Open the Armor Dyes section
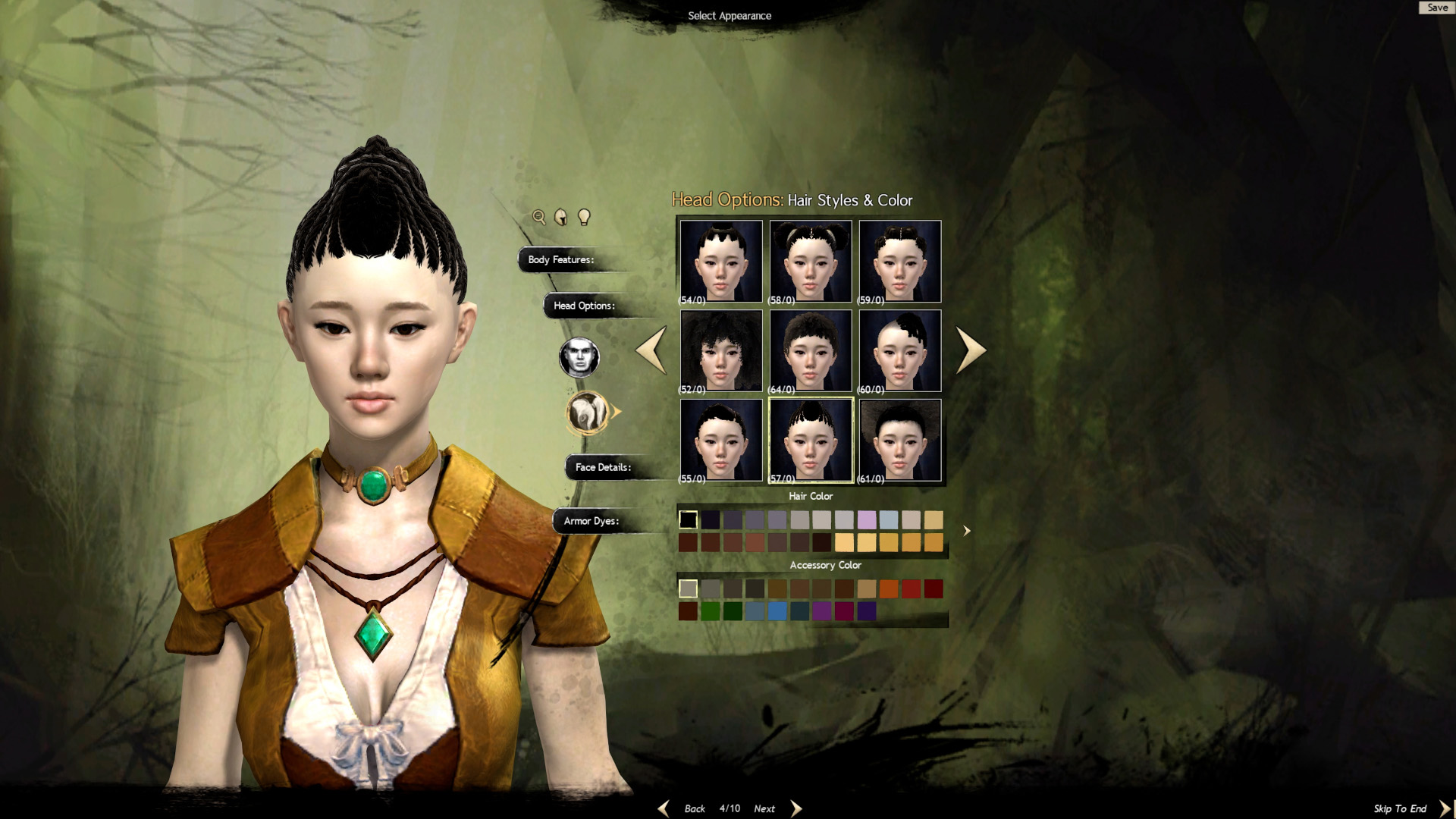Image resolution: width=1456 pixels, height=819 pixels. coord(591,521)
